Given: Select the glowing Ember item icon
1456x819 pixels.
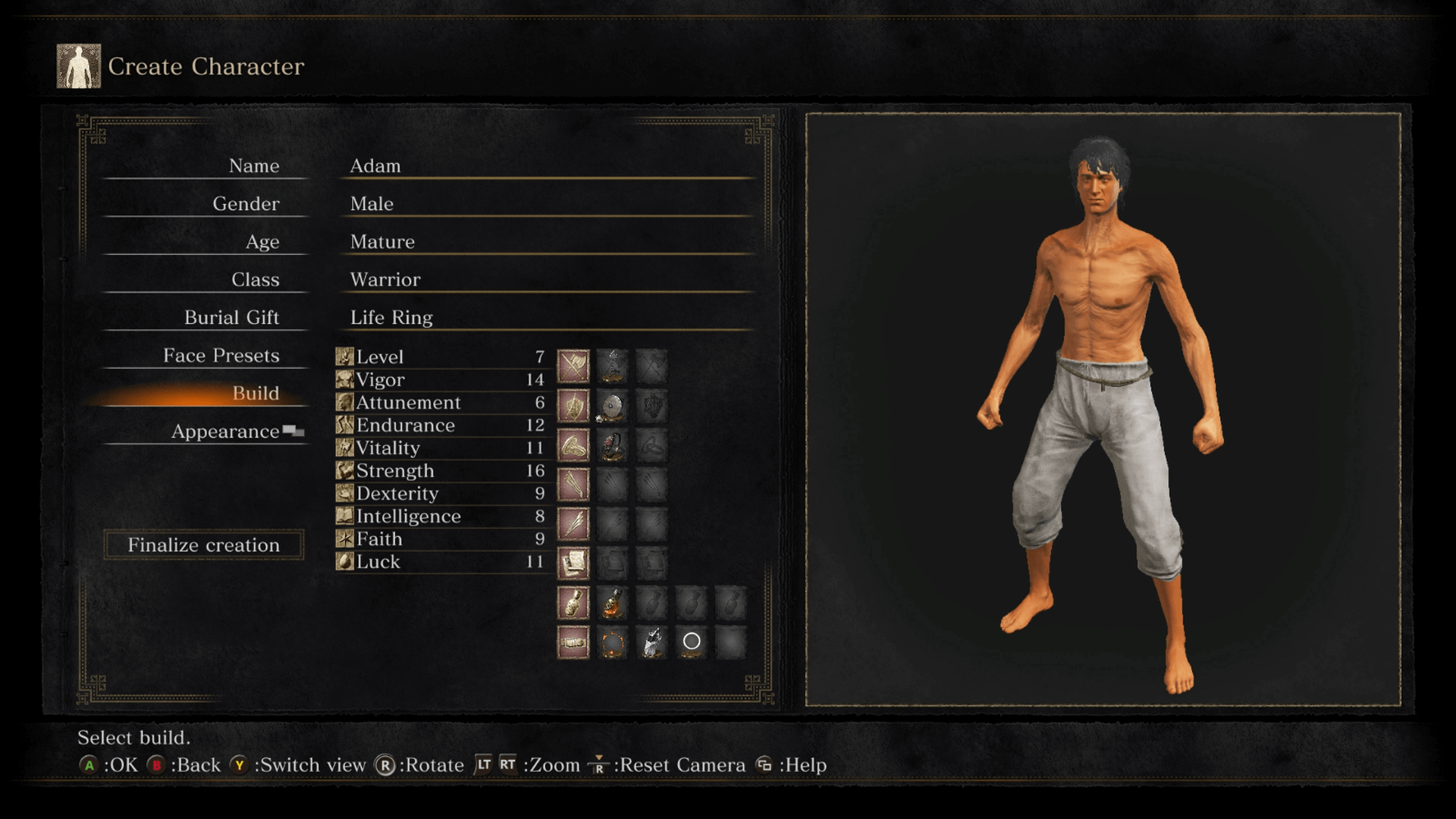Looking at the screenshot, I should coord(613,641).
